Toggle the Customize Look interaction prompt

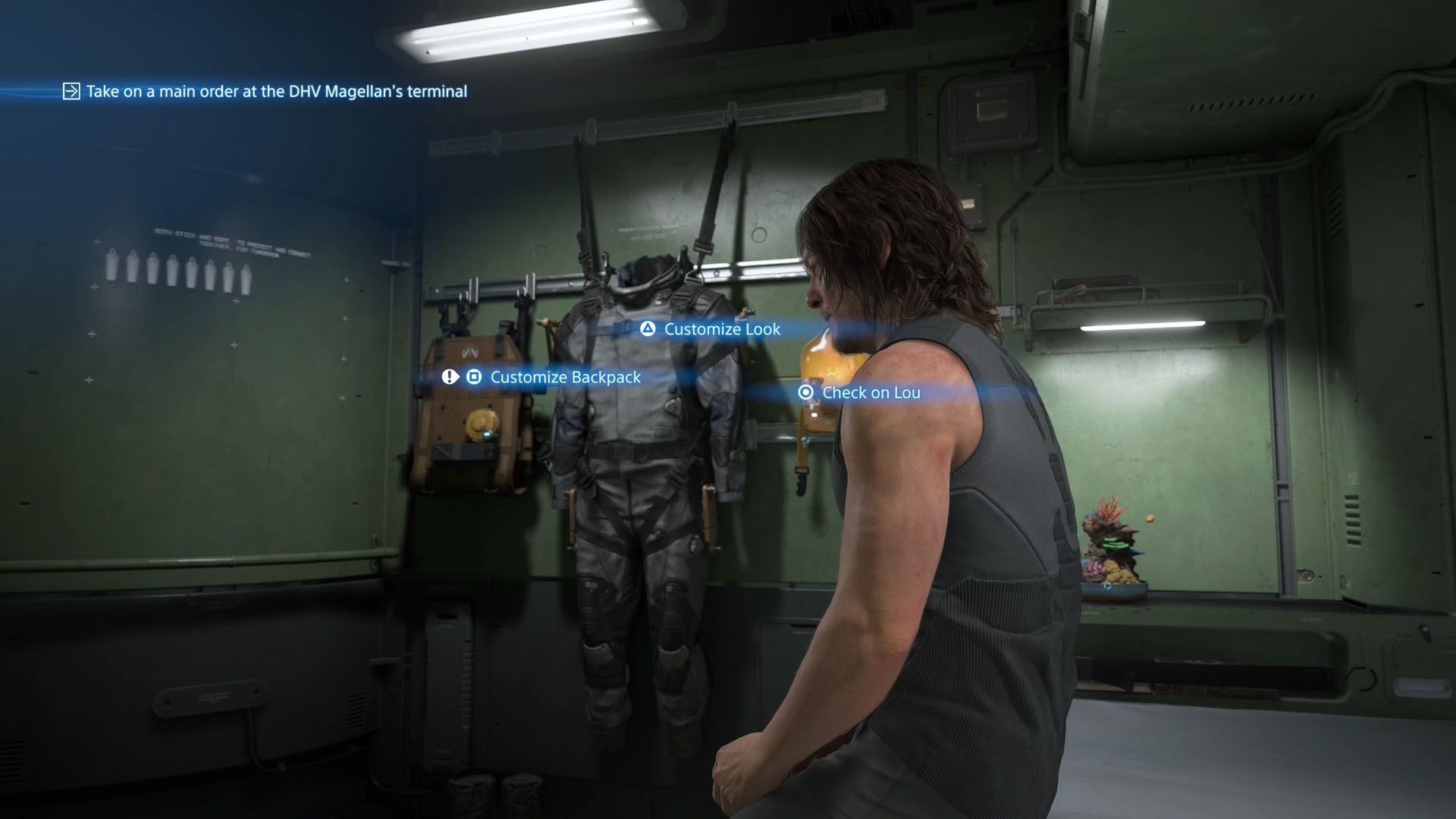pos(722,330)
